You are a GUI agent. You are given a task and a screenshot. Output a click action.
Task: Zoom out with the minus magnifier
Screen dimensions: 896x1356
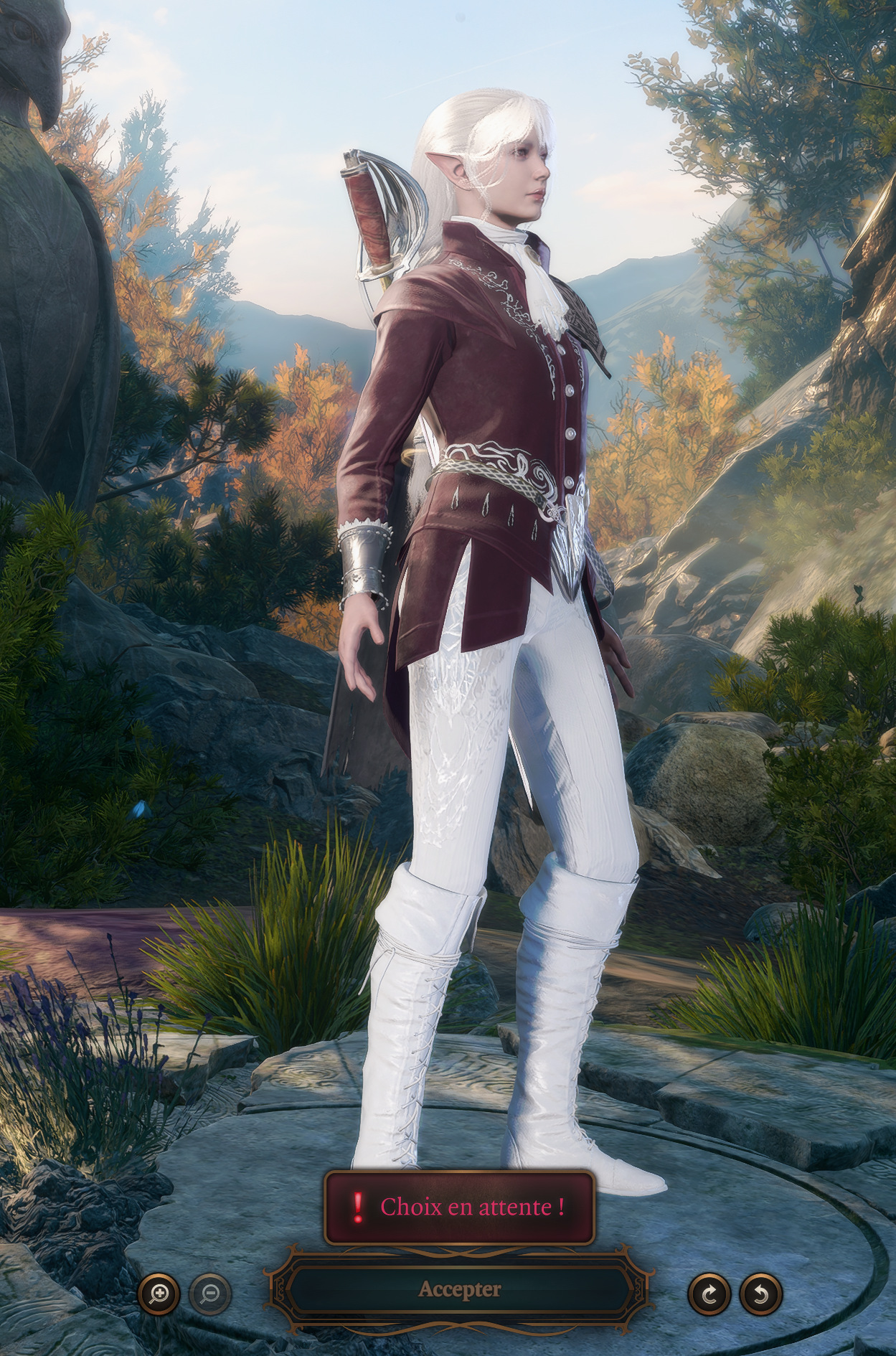[x=210, y=1294]
